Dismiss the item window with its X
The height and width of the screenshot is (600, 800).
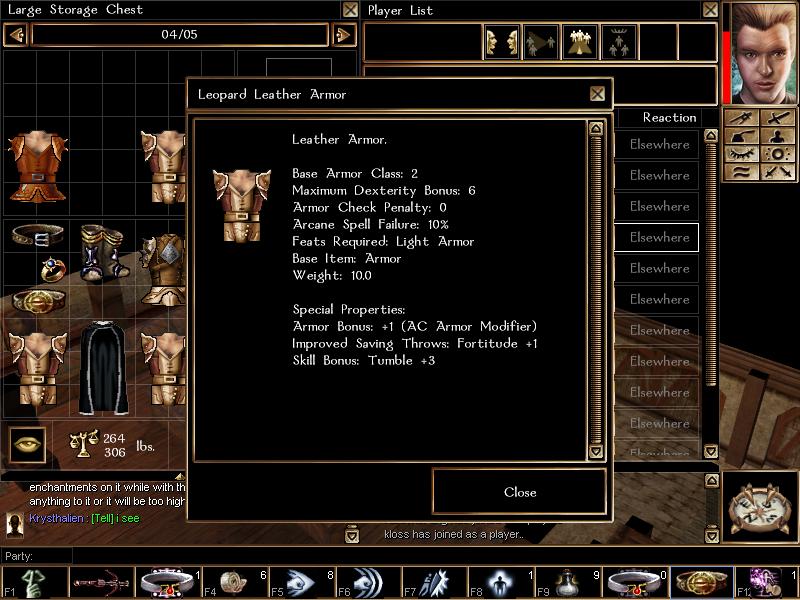click(x=597, y=94)
